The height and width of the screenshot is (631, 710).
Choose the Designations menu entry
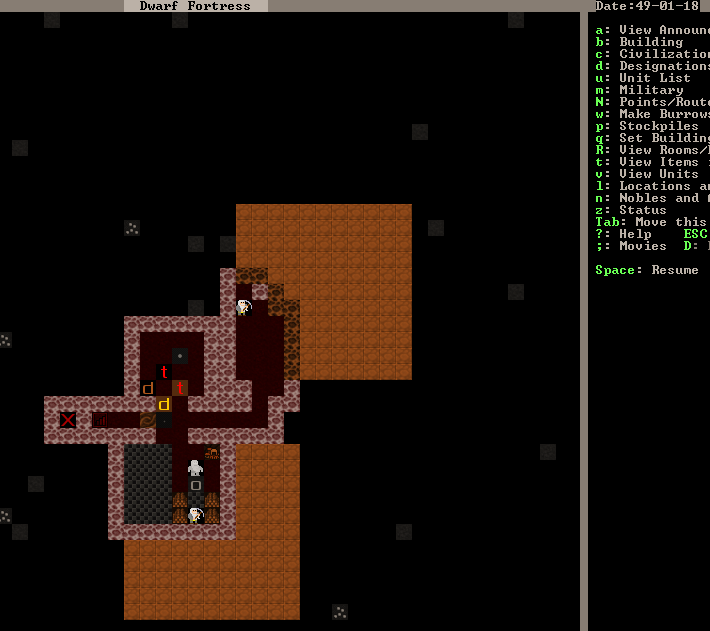pos(655,66)
